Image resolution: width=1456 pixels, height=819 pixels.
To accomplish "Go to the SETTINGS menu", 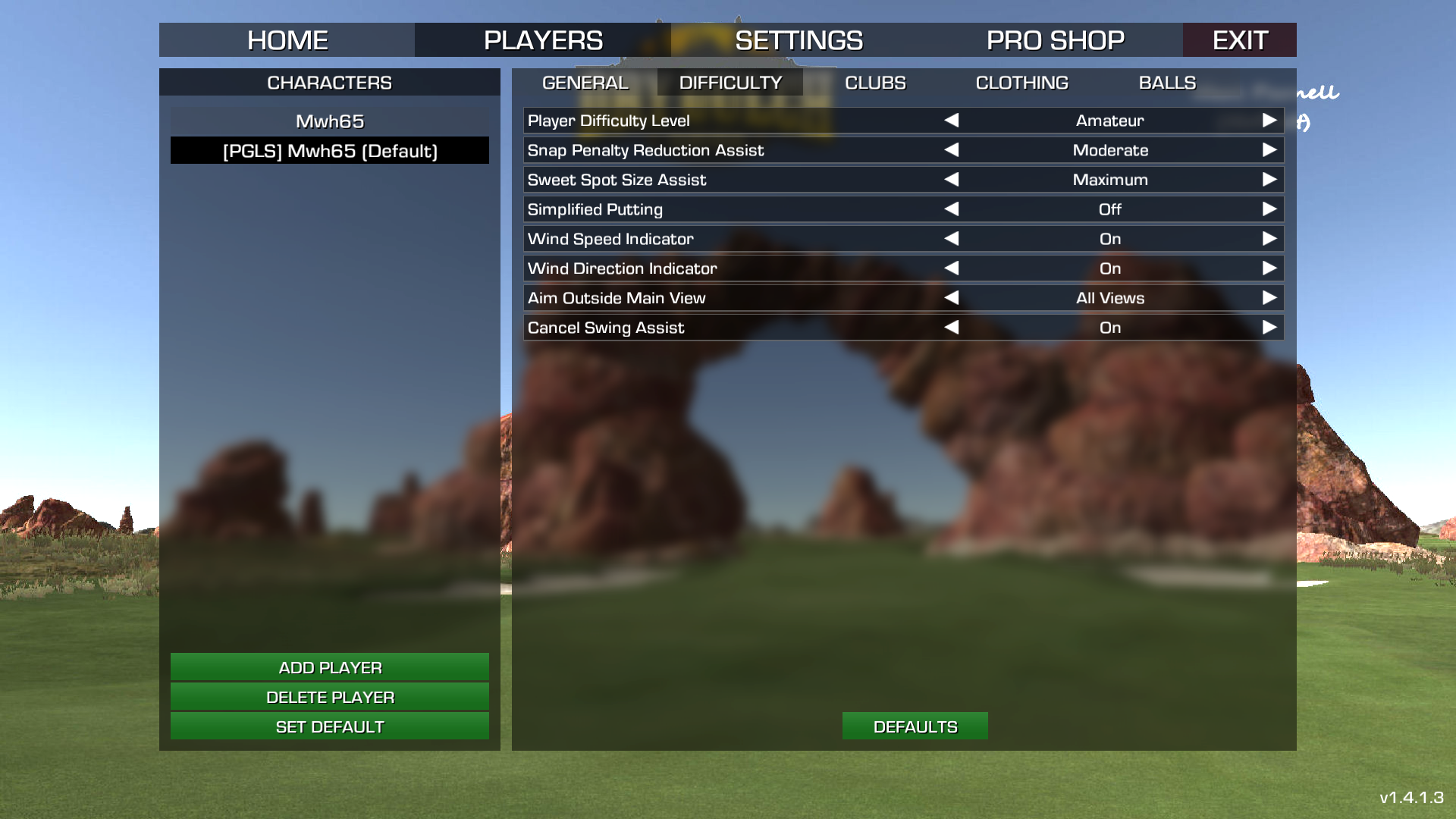I will click(x=799, y=40).
